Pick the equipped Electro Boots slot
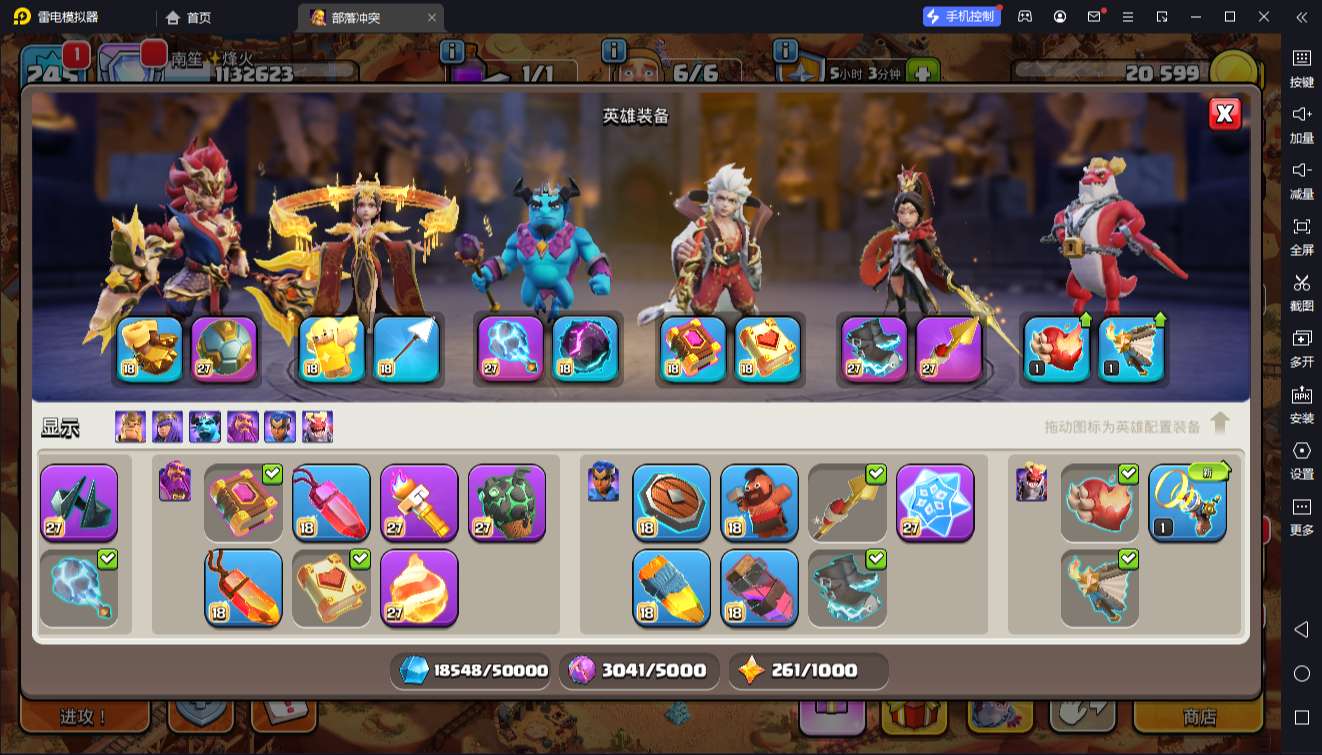1322x755 pixels. 874,349
